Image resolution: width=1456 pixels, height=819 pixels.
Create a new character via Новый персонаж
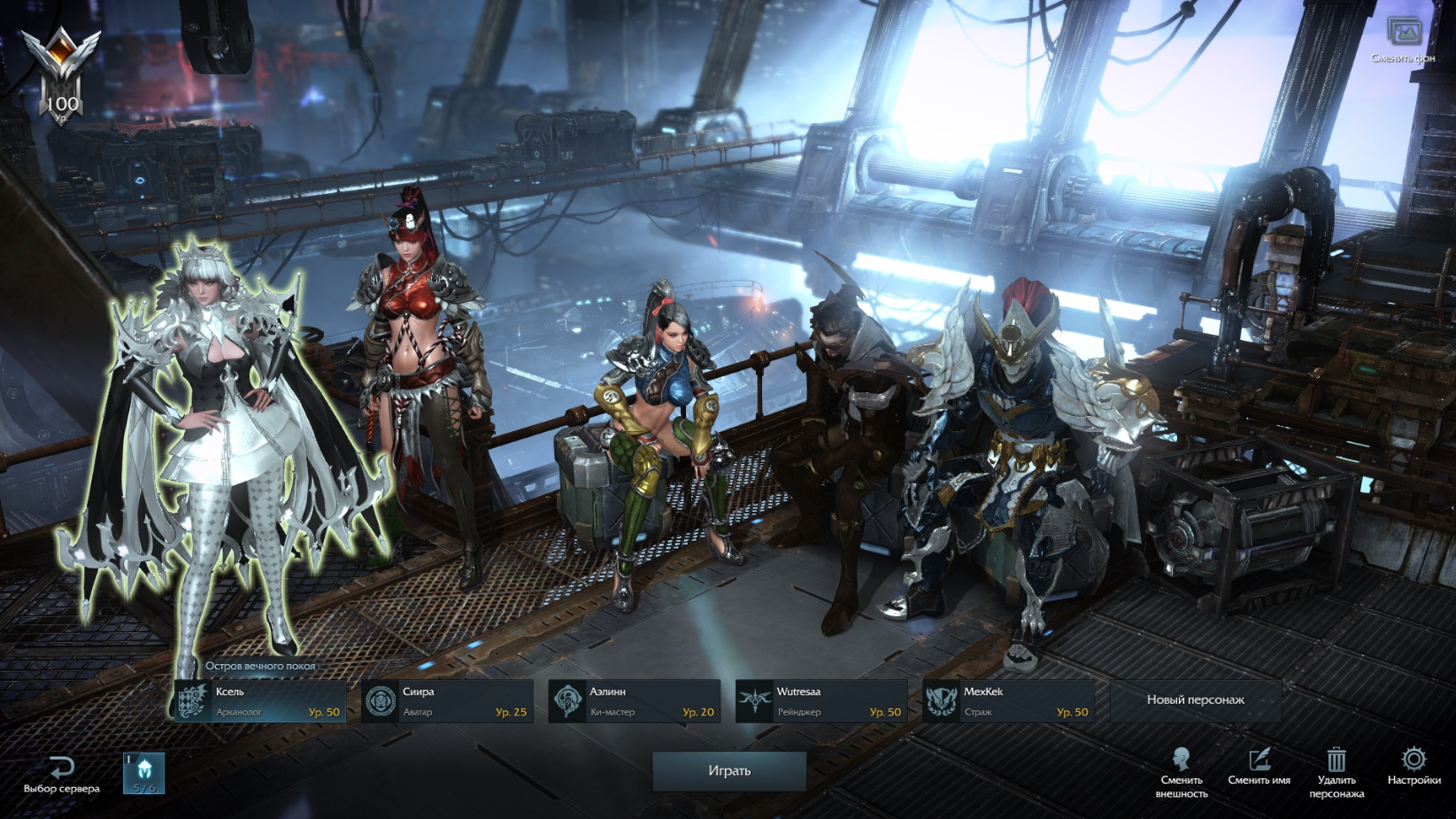click(x=1195, y=700)
